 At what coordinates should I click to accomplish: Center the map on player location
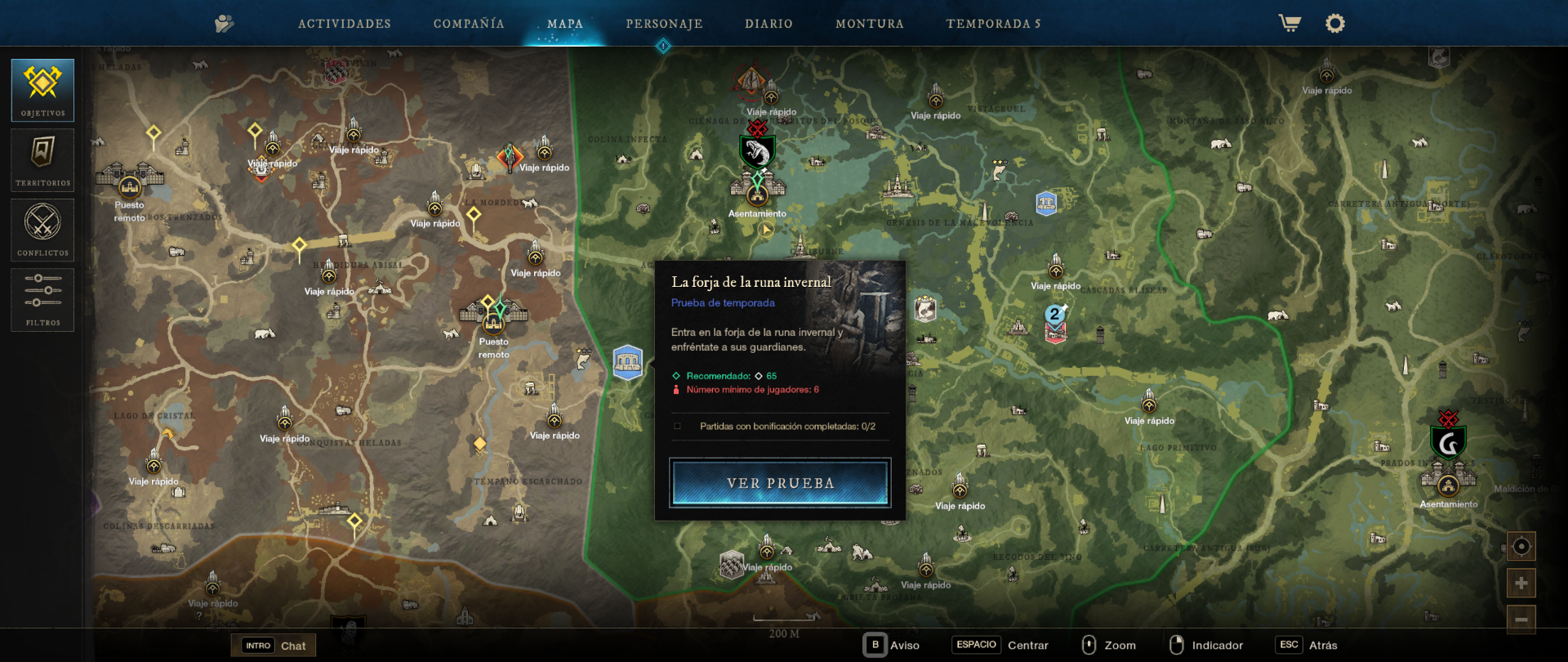click(1521, 546)
